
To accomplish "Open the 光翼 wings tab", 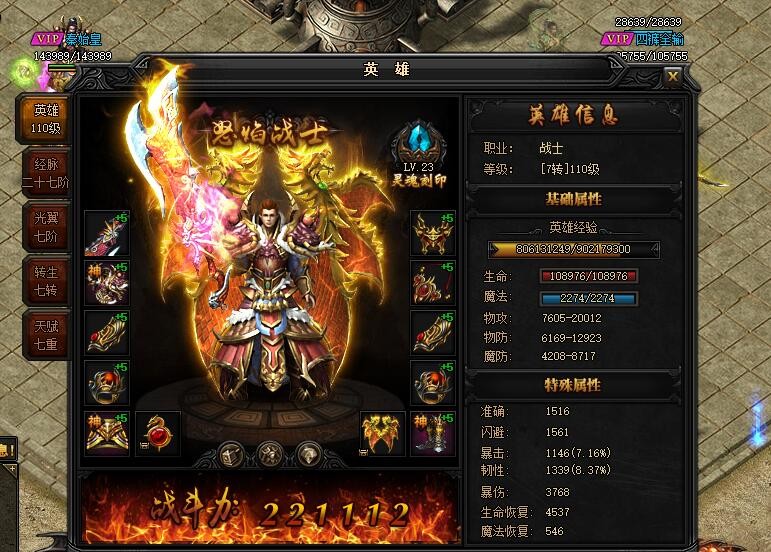I will pos(46,227).
